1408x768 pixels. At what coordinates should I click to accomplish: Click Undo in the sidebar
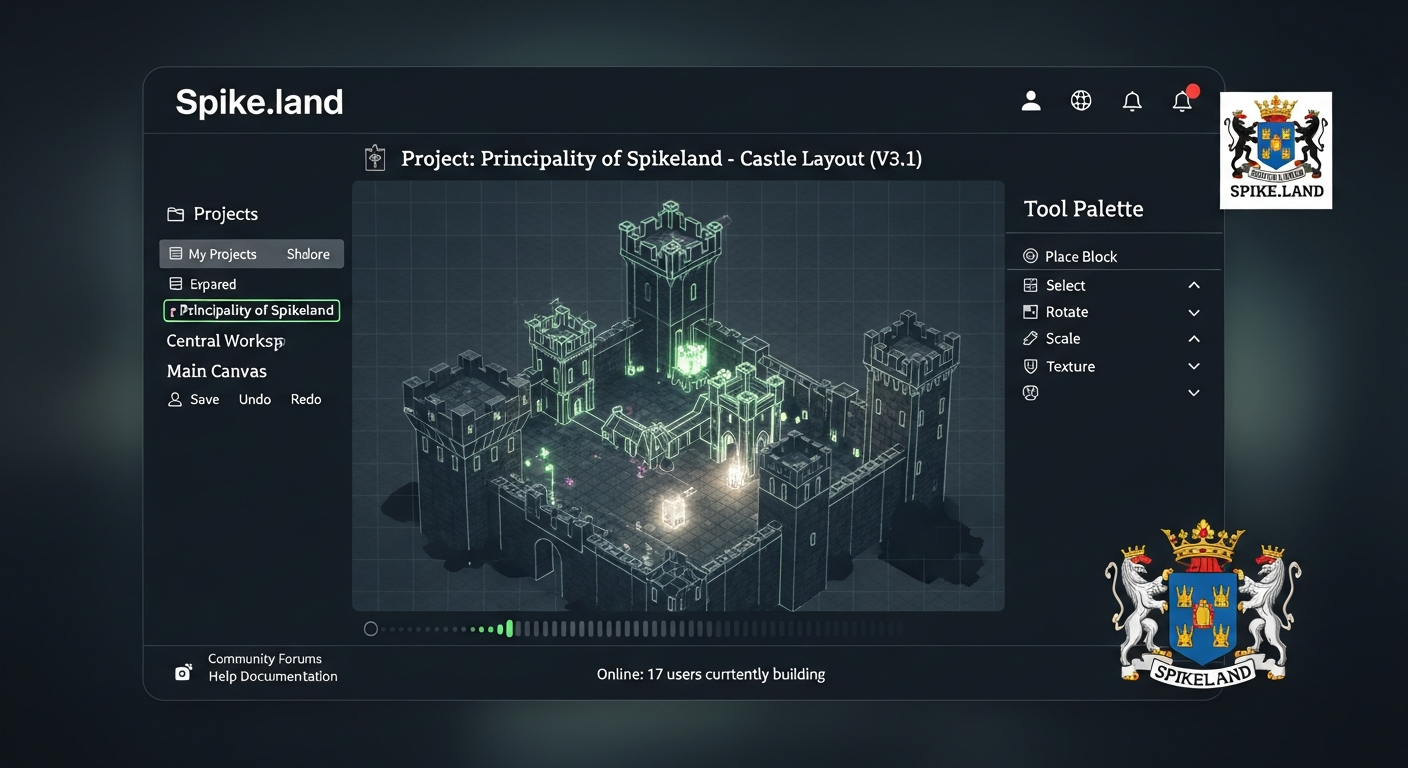point(254,399)
